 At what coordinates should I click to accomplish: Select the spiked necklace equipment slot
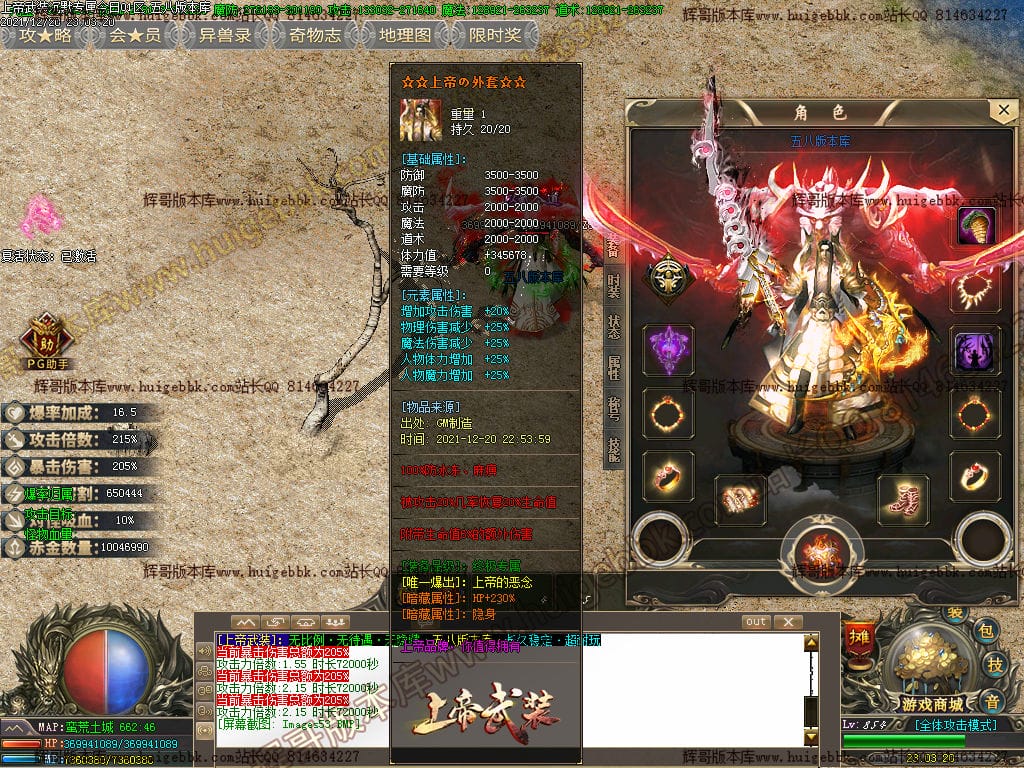(976, 290)
